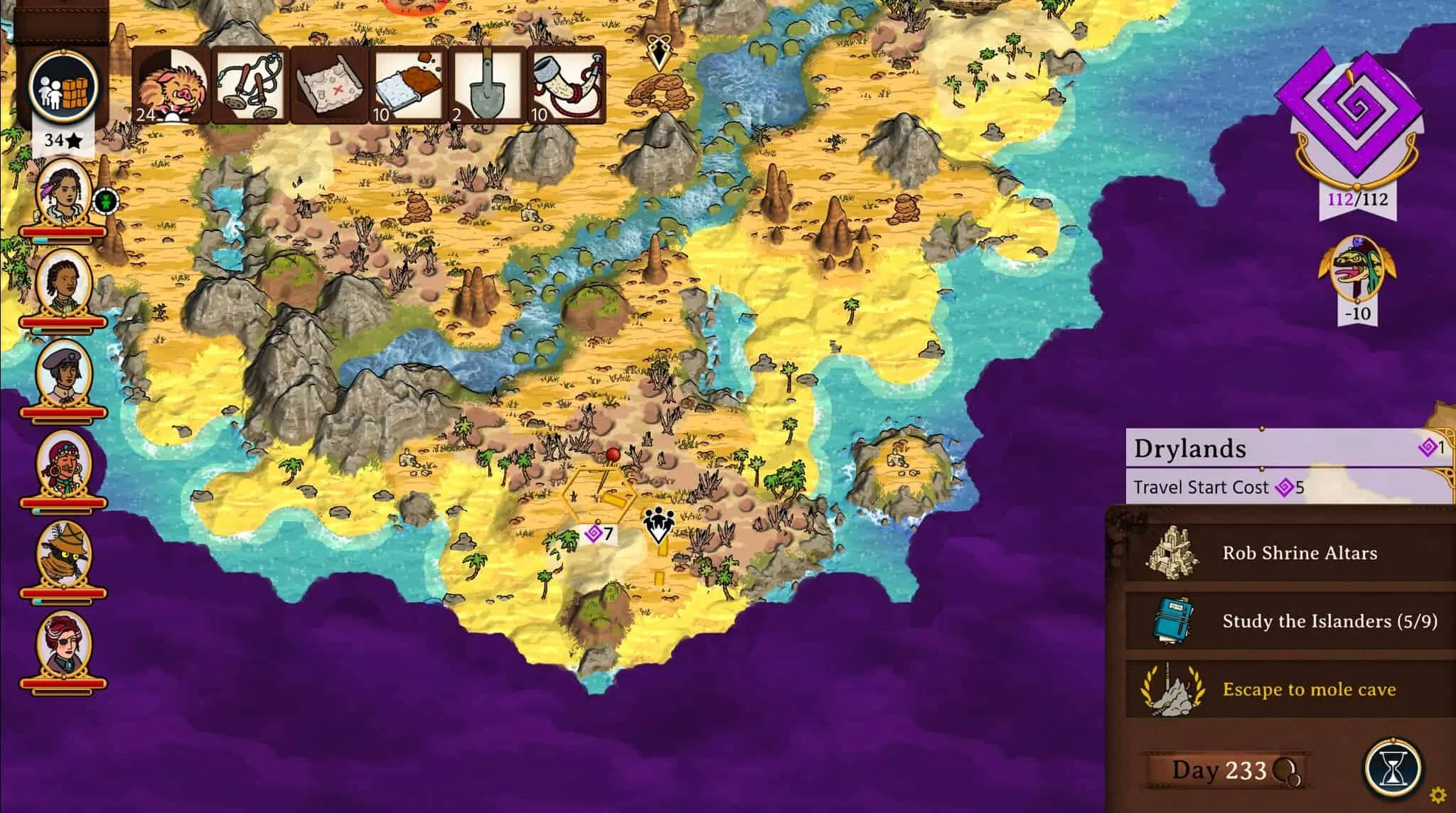
Task: Use the horn item with count 10
Action: 566,85
